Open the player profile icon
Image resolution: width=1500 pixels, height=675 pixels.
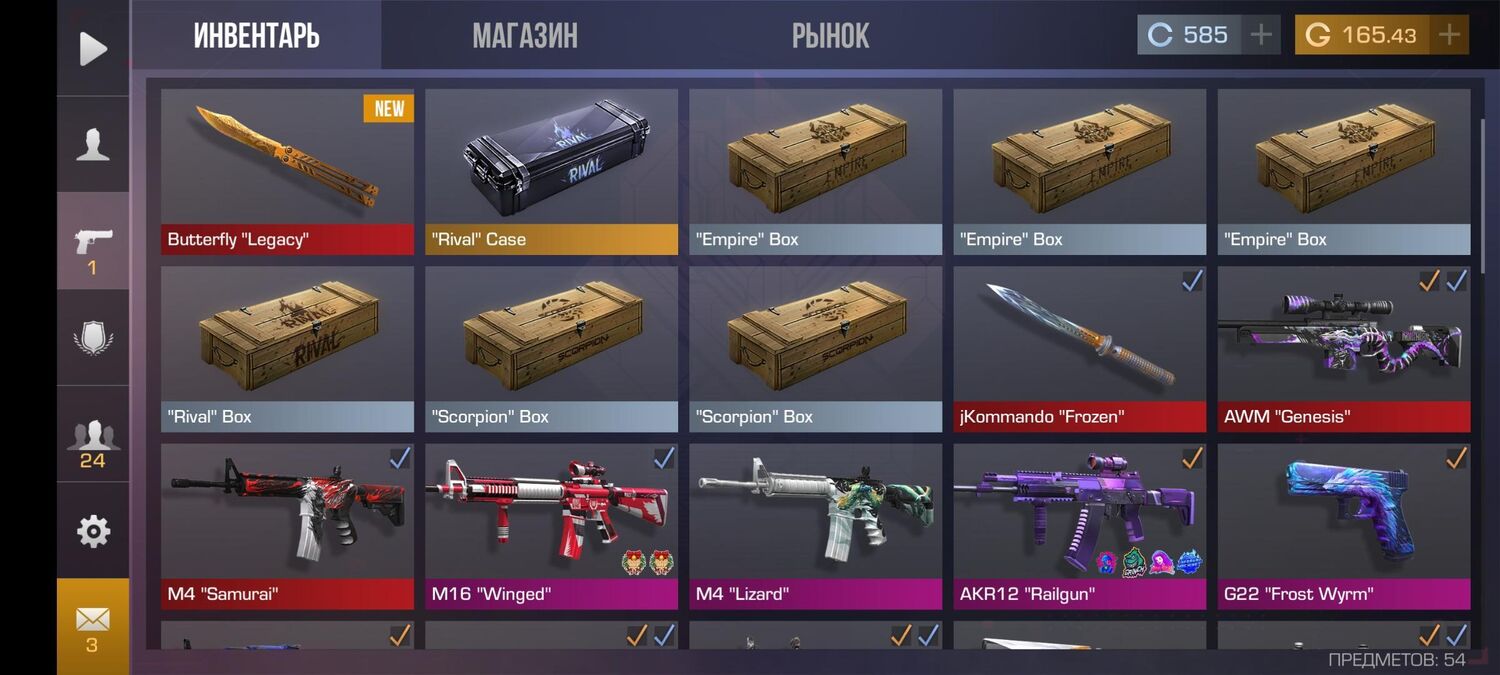point(93,145)
